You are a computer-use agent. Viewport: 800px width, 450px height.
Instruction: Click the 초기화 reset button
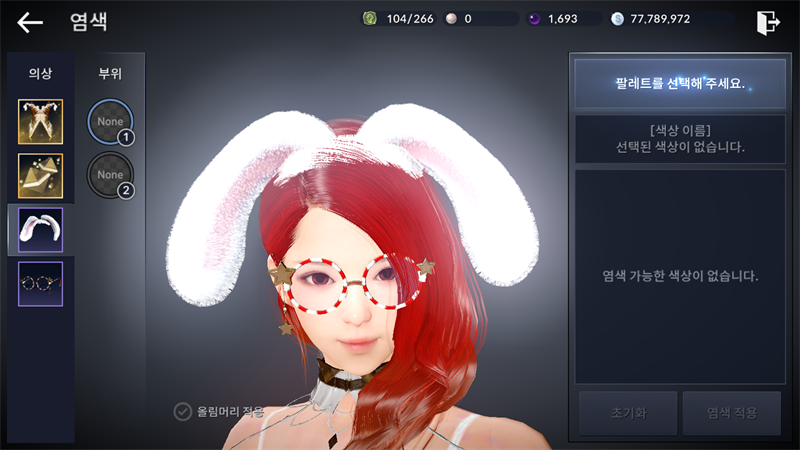click(625, 413)
